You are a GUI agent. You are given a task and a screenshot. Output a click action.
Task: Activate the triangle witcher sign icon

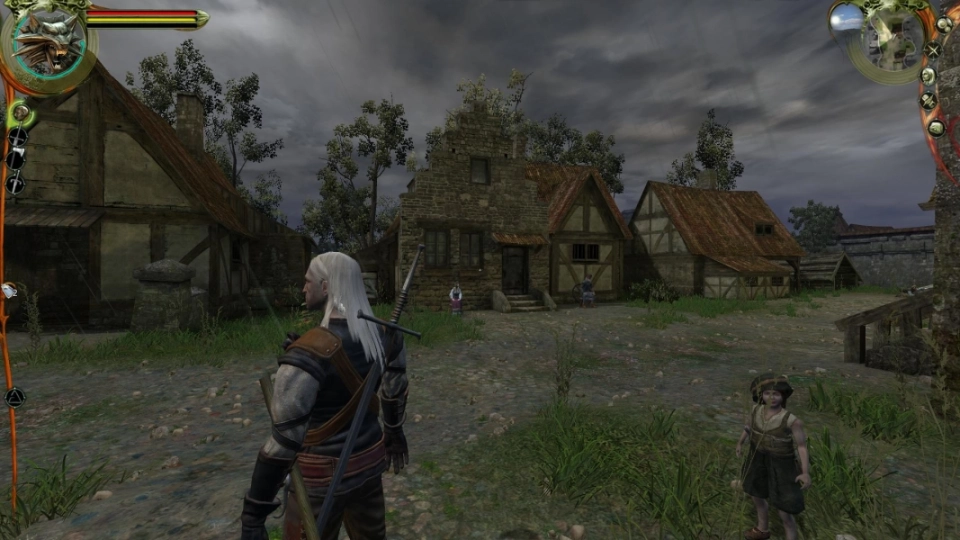click(14, 398)
